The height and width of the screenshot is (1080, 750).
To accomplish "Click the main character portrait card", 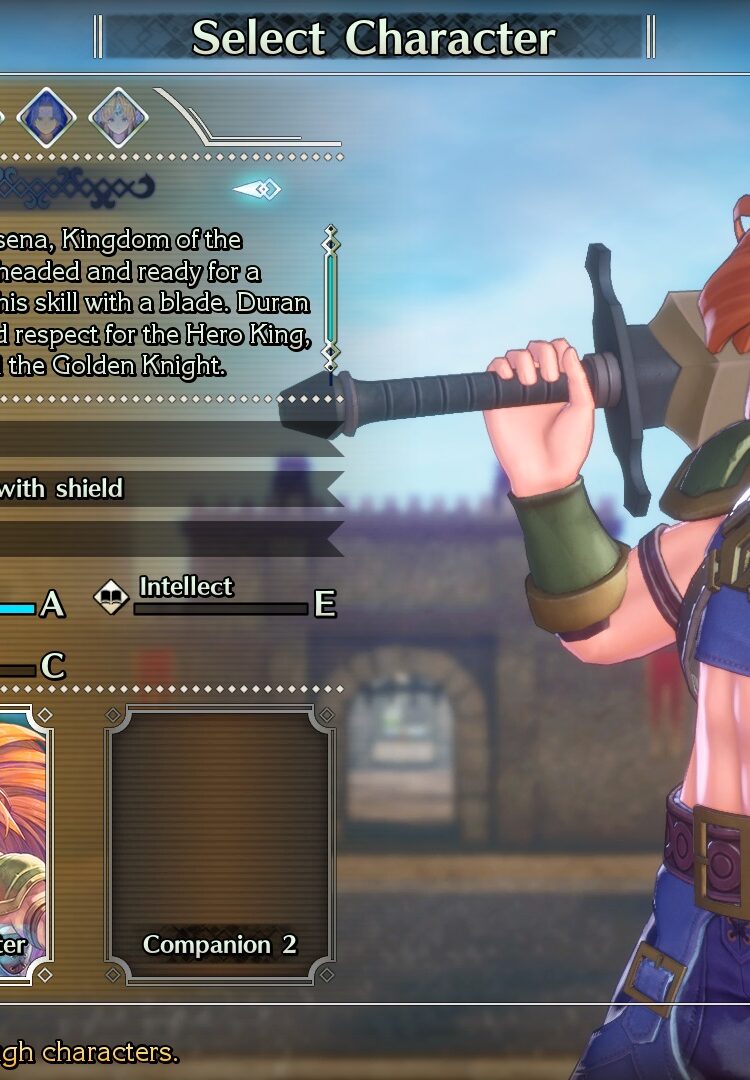I will [x=24, y=845].
